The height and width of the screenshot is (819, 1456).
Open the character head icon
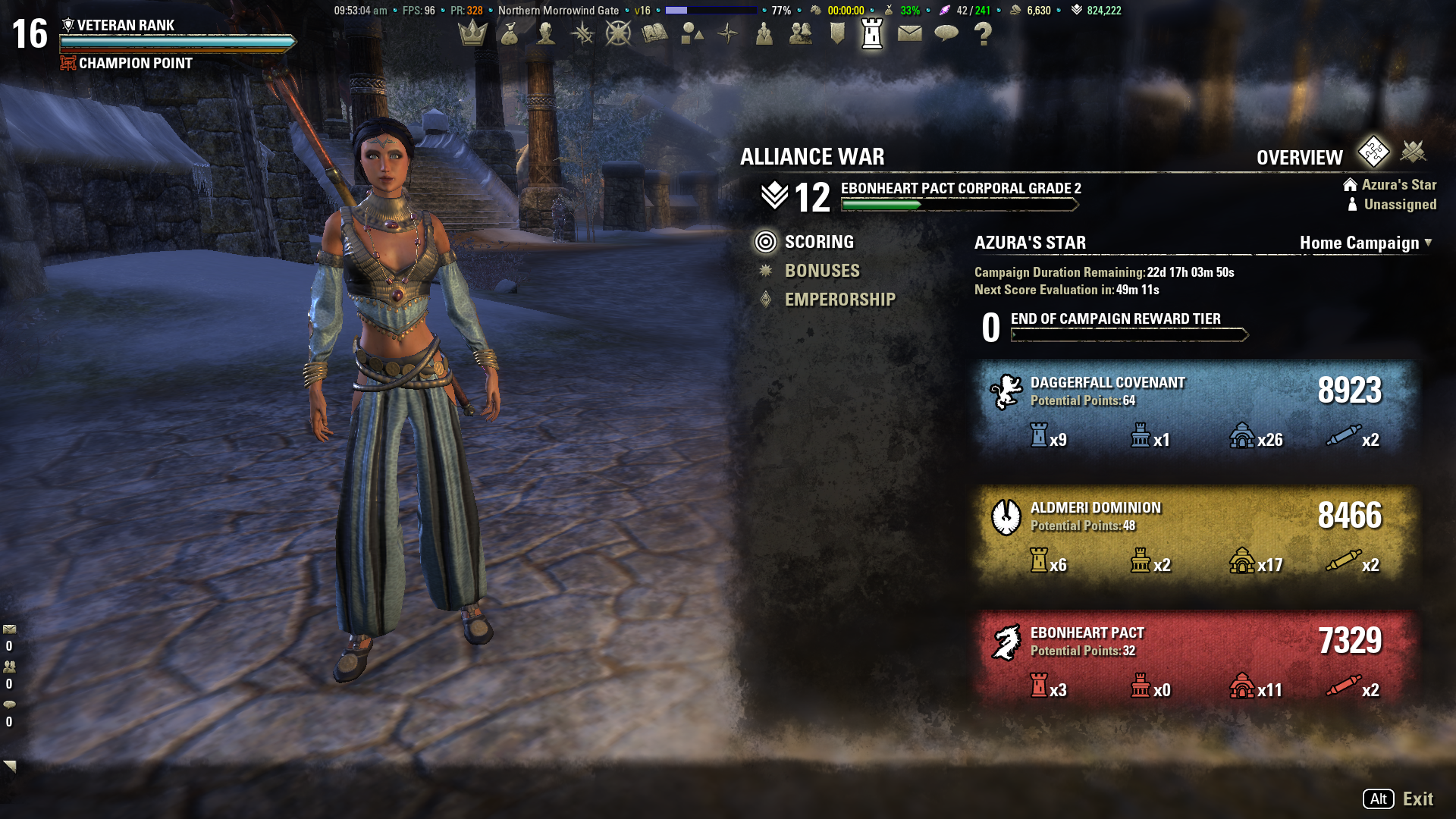click(545, 33)
